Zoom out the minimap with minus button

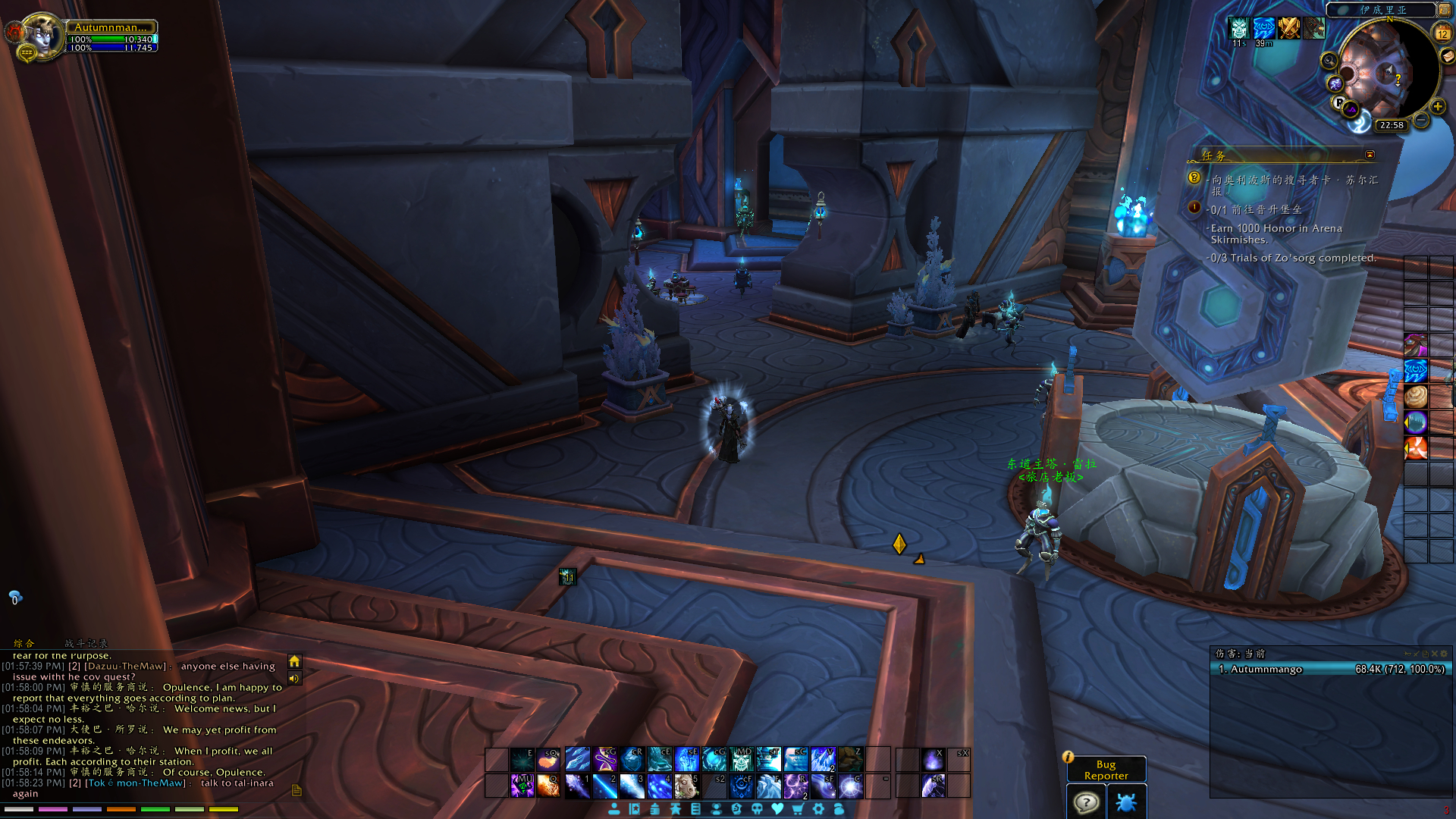[x=1422, y=121]
